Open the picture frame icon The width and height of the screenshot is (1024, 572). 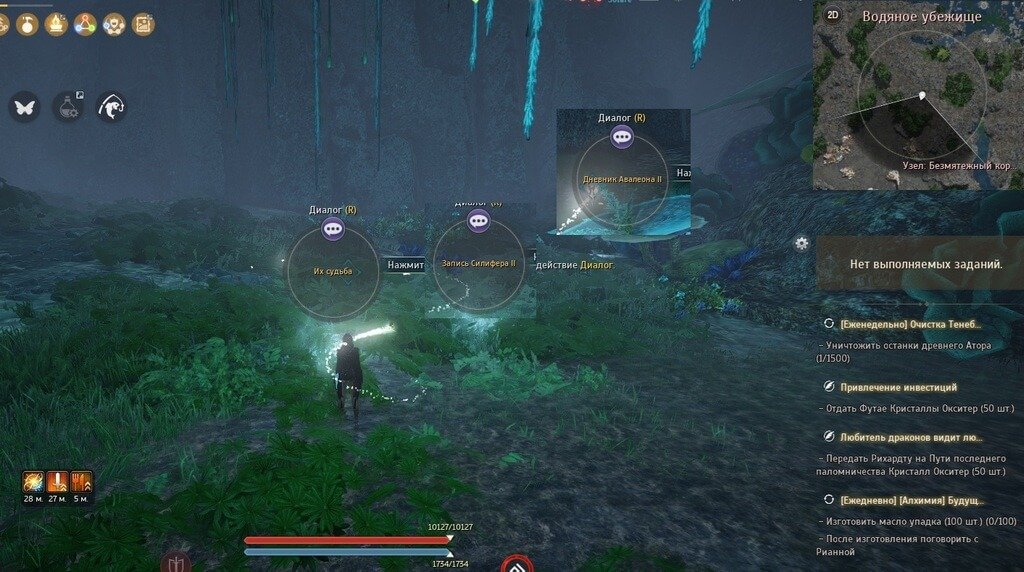coord(143,23)
